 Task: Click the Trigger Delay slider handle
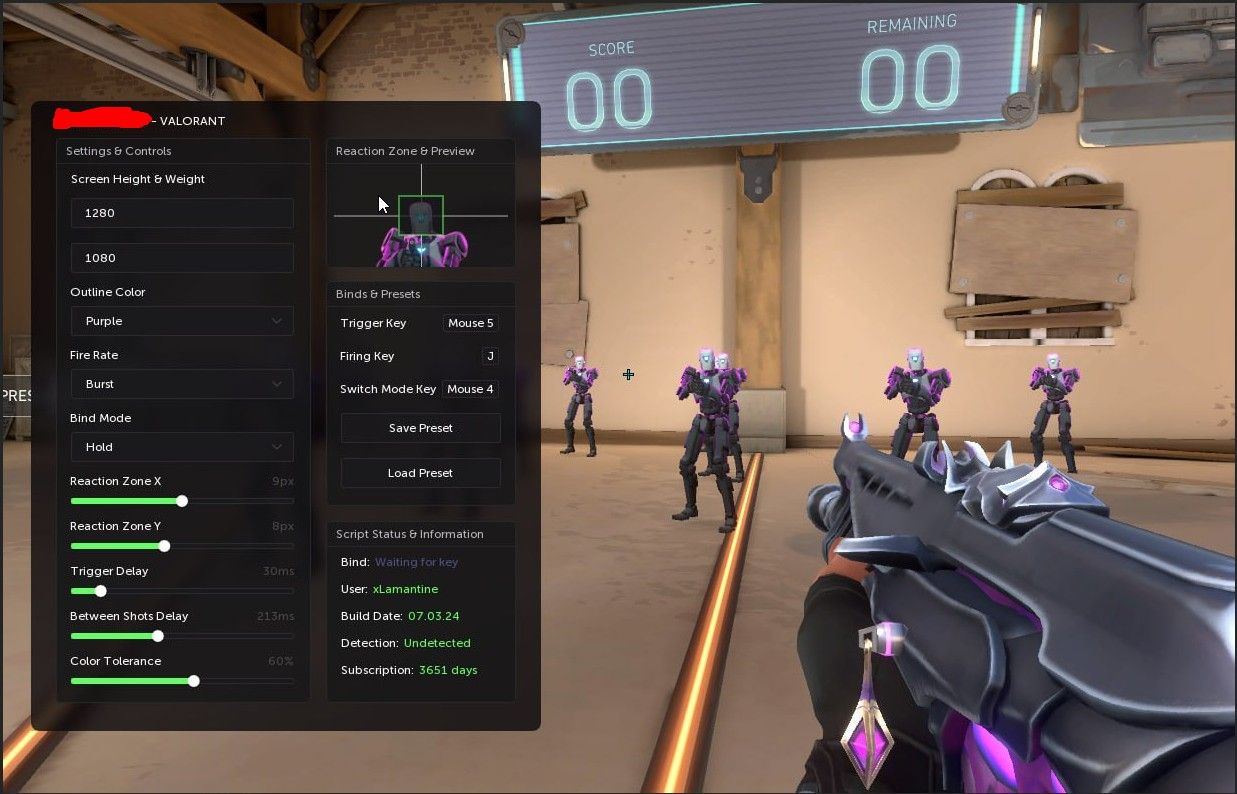[x=101, y=591]
